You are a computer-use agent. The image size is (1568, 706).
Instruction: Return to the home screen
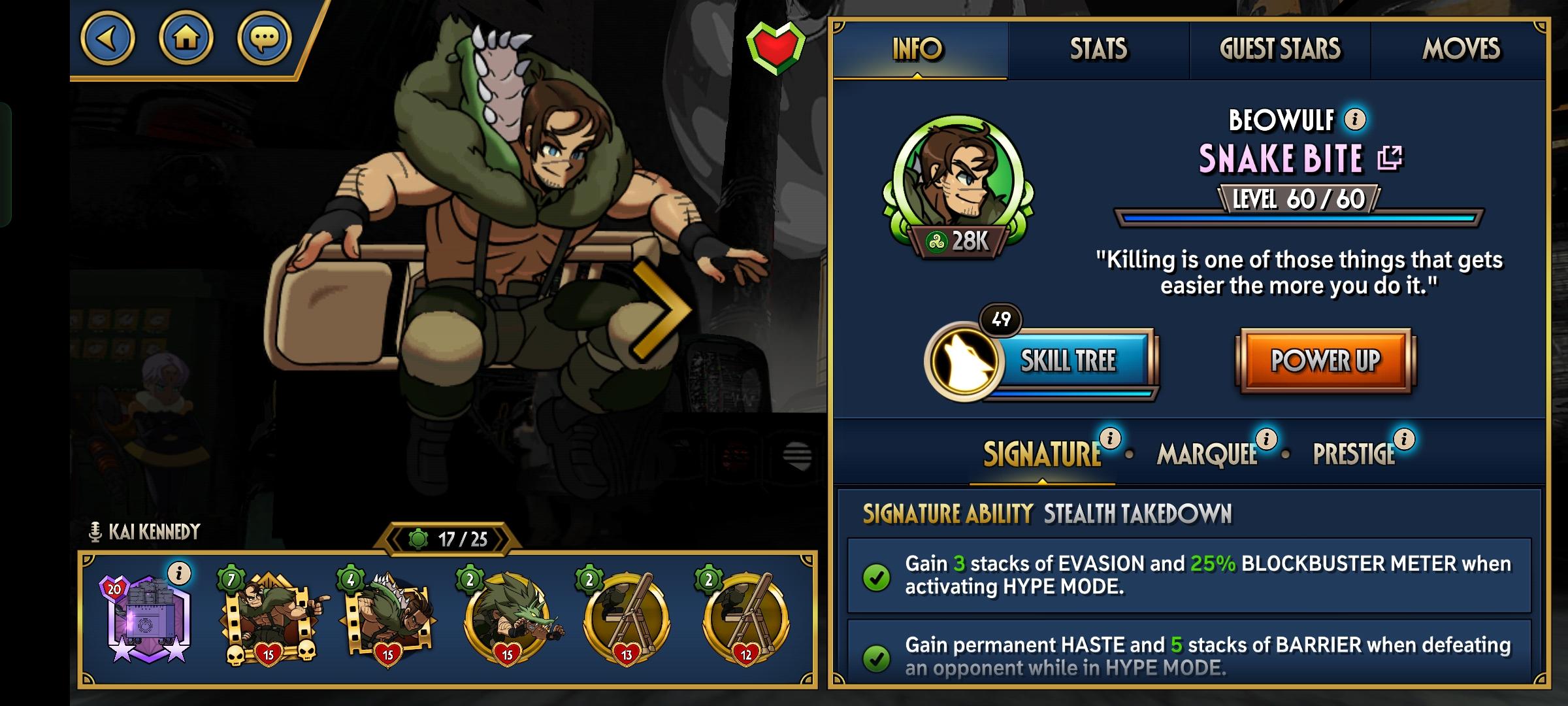[186, 39]
